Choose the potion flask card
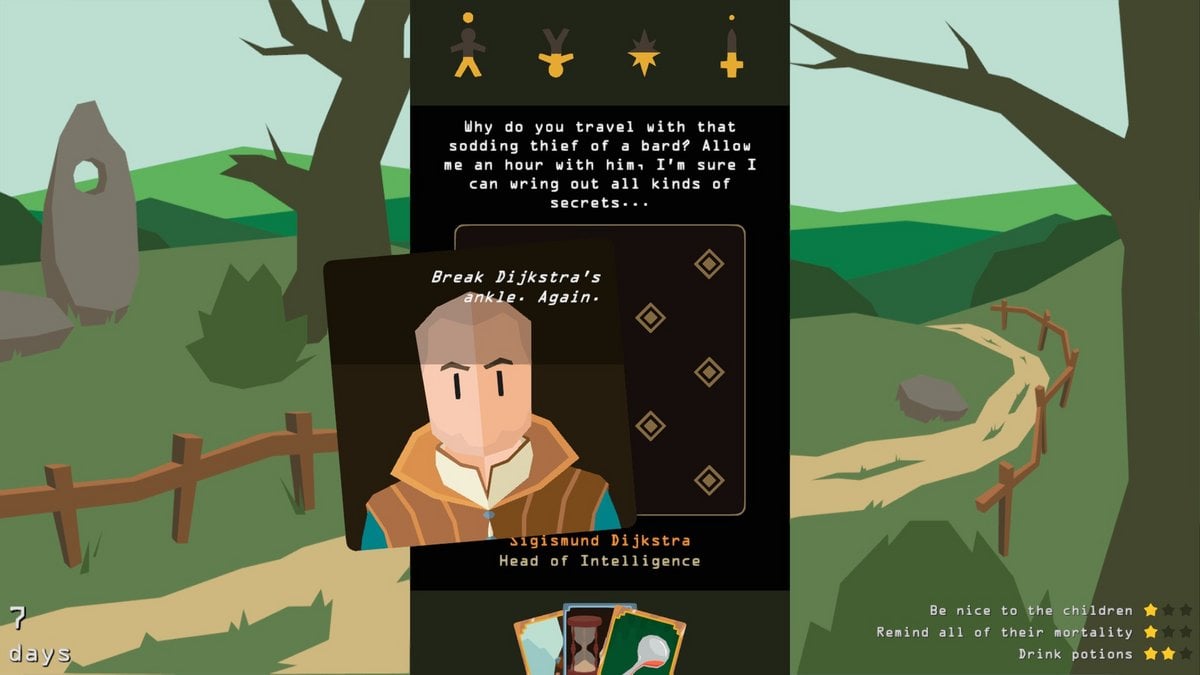1200x675 pixels. coord(647,645)
